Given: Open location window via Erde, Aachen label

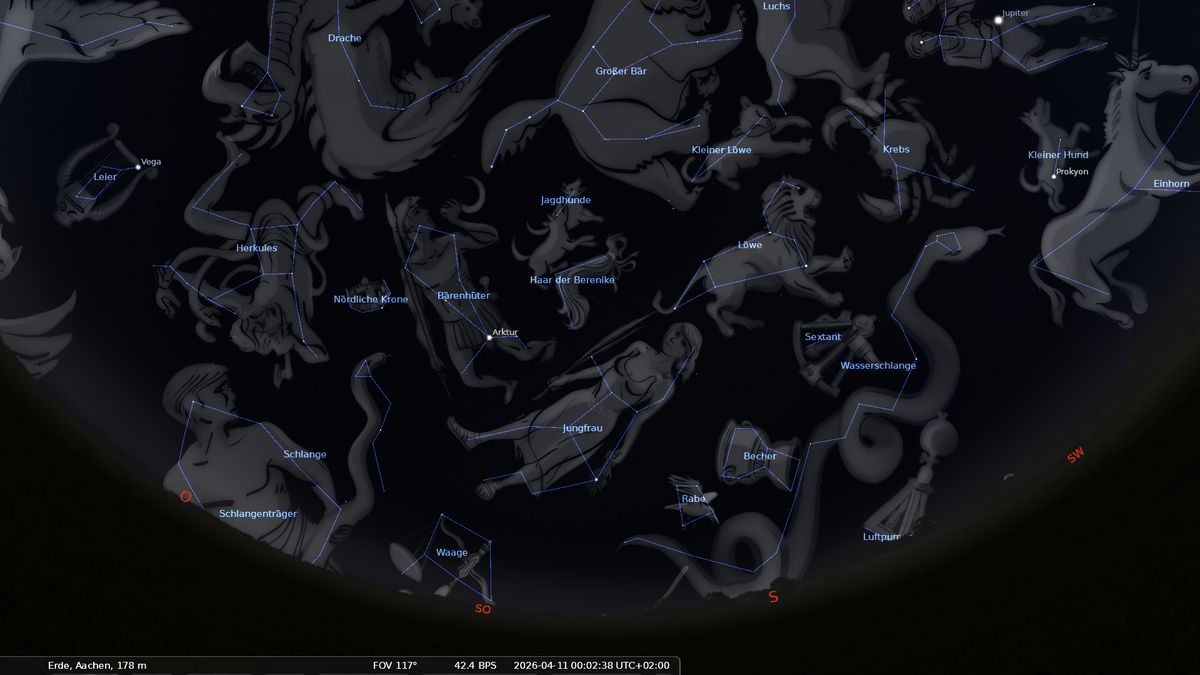Looking at the screenshot, I should click(x=97, y=665).
